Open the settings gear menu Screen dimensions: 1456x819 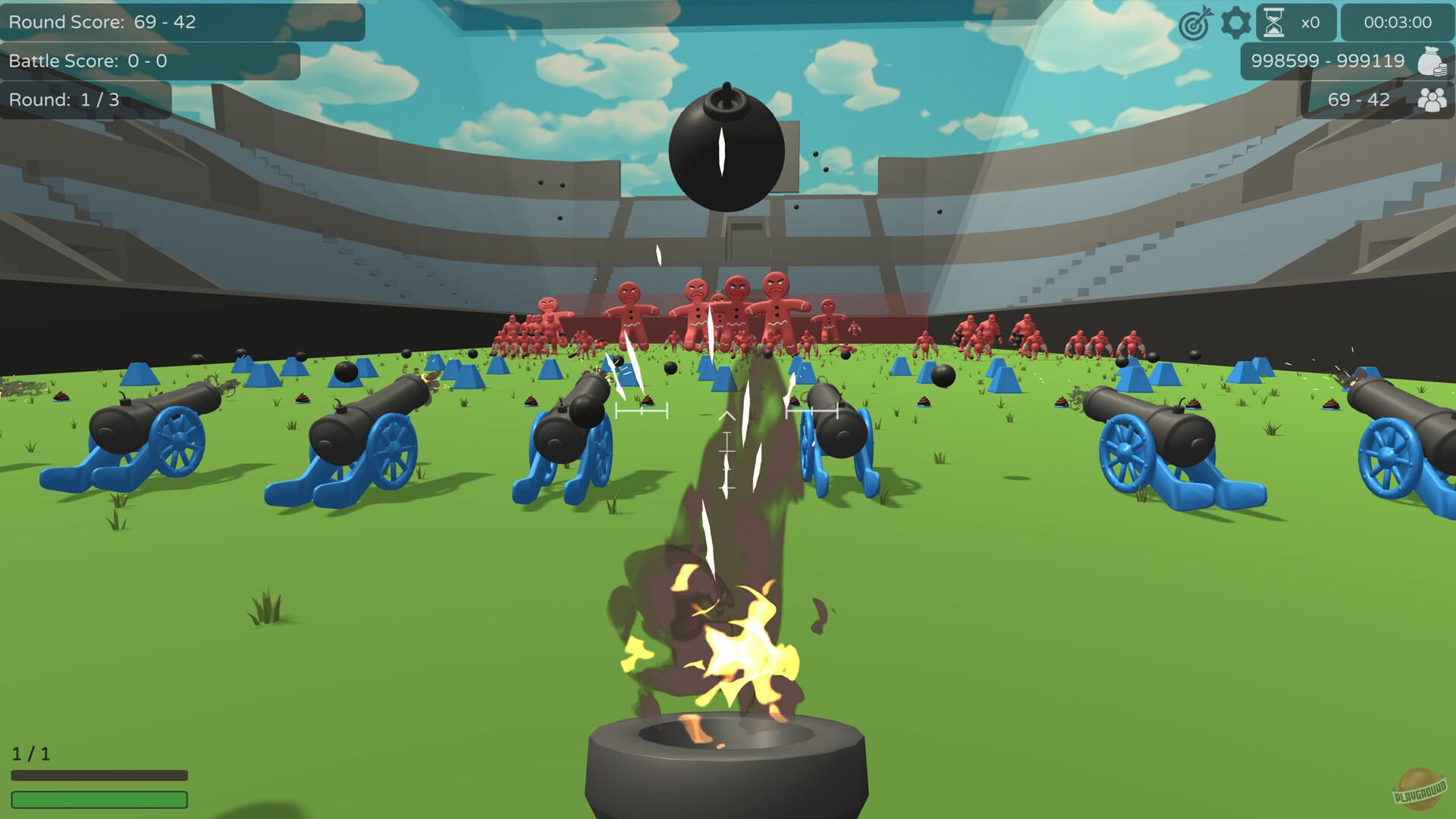[x=1236, y=23]
